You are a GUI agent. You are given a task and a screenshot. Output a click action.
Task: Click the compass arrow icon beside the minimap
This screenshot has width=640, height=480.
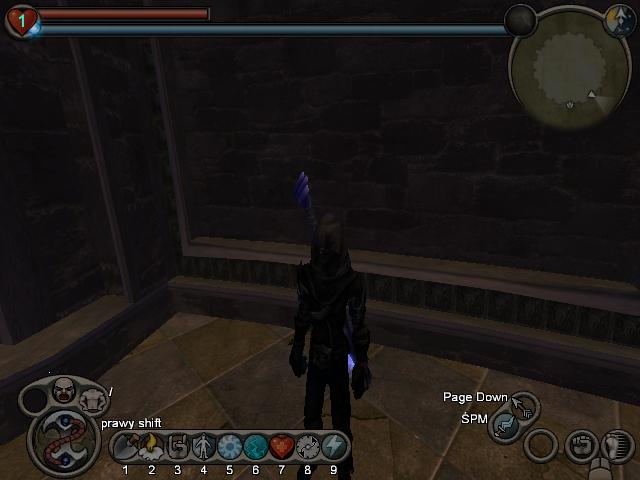coord(617,18)
